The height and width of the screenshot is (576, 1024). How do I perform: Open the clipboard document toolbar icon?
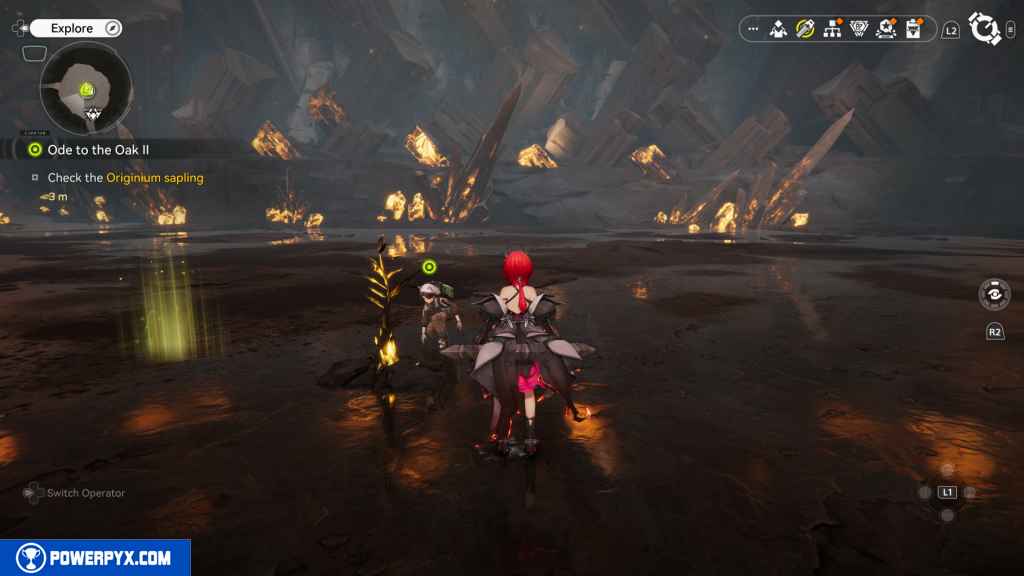pyautogui.click(x=913, y=29)
